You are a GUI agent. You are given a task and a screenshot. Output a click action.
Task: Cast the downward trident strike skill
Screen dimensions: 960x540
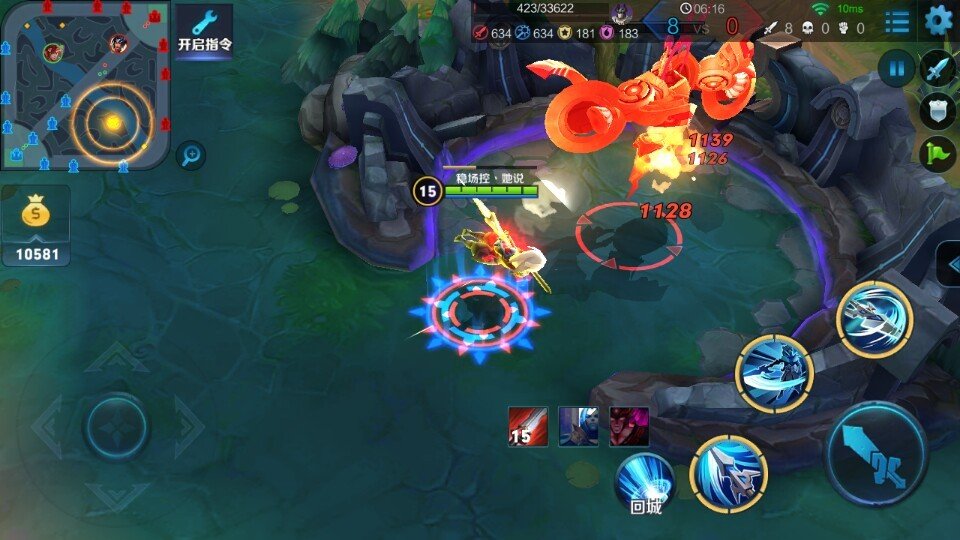(728, 471)
